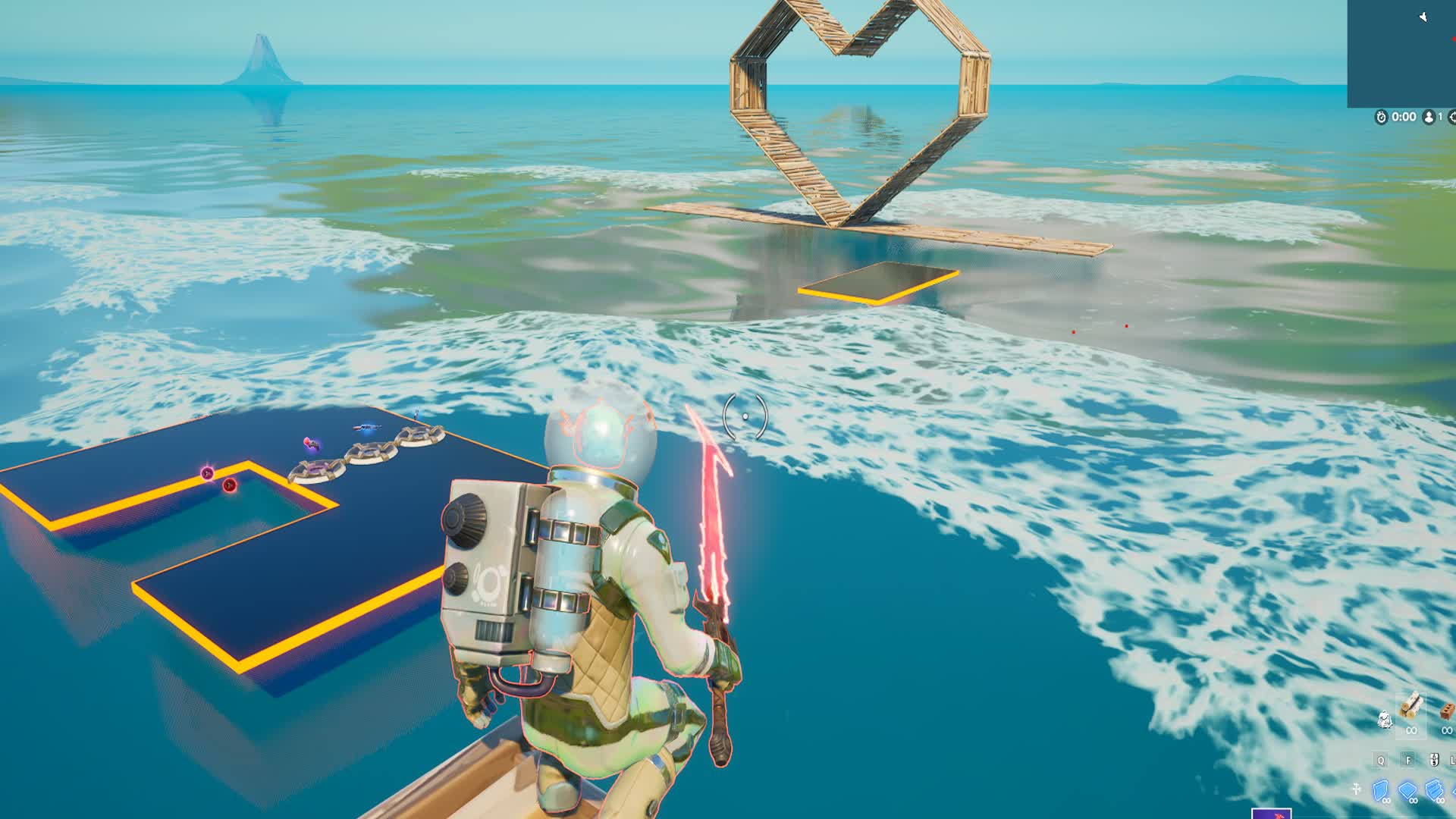Click the eliminations crosshair icon near the timer
Screen dimensions: 1456x819
[x=1454, y=116]
